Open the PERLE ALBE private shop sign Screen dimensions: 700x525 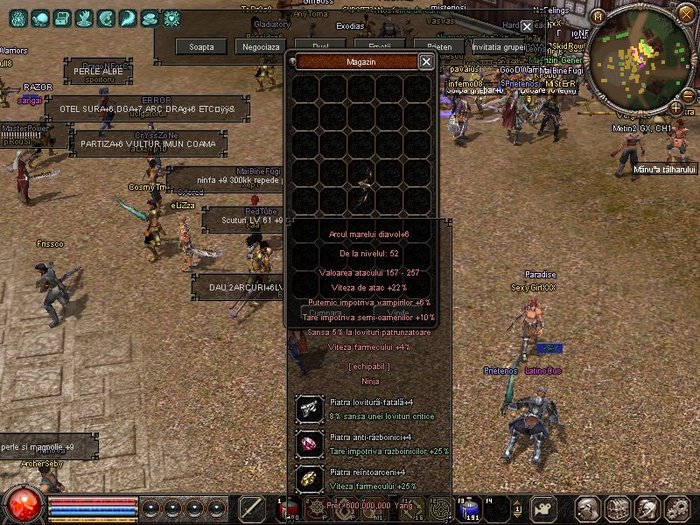(x=98, y=72)
